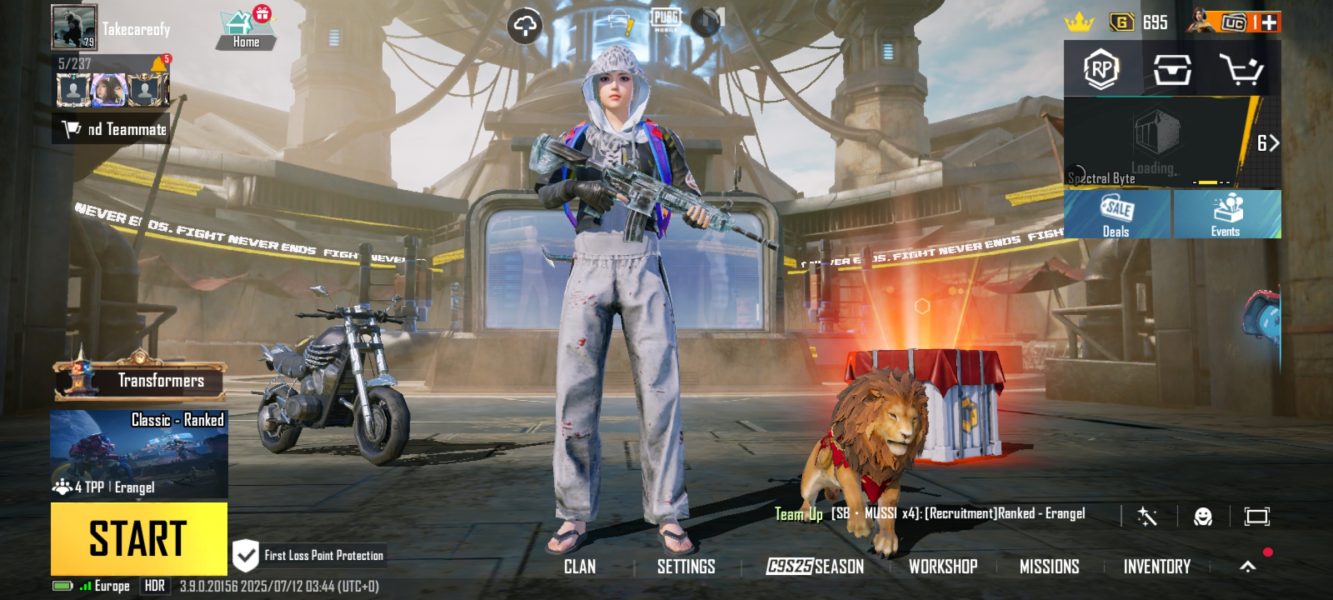Open the C9S25 Season page
The image size is (1333, 600).
click(815, 566)
